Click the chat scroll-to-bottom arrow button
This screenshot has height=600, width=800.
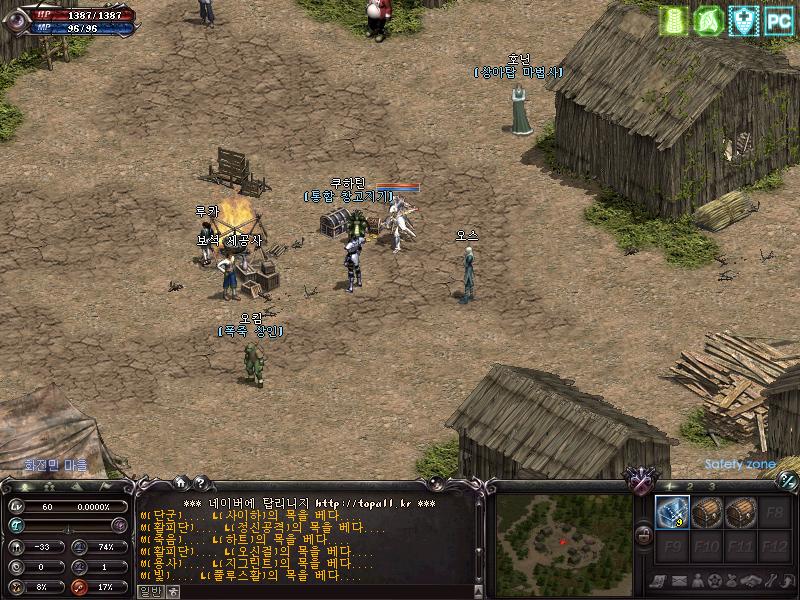[x=481, y=591]
